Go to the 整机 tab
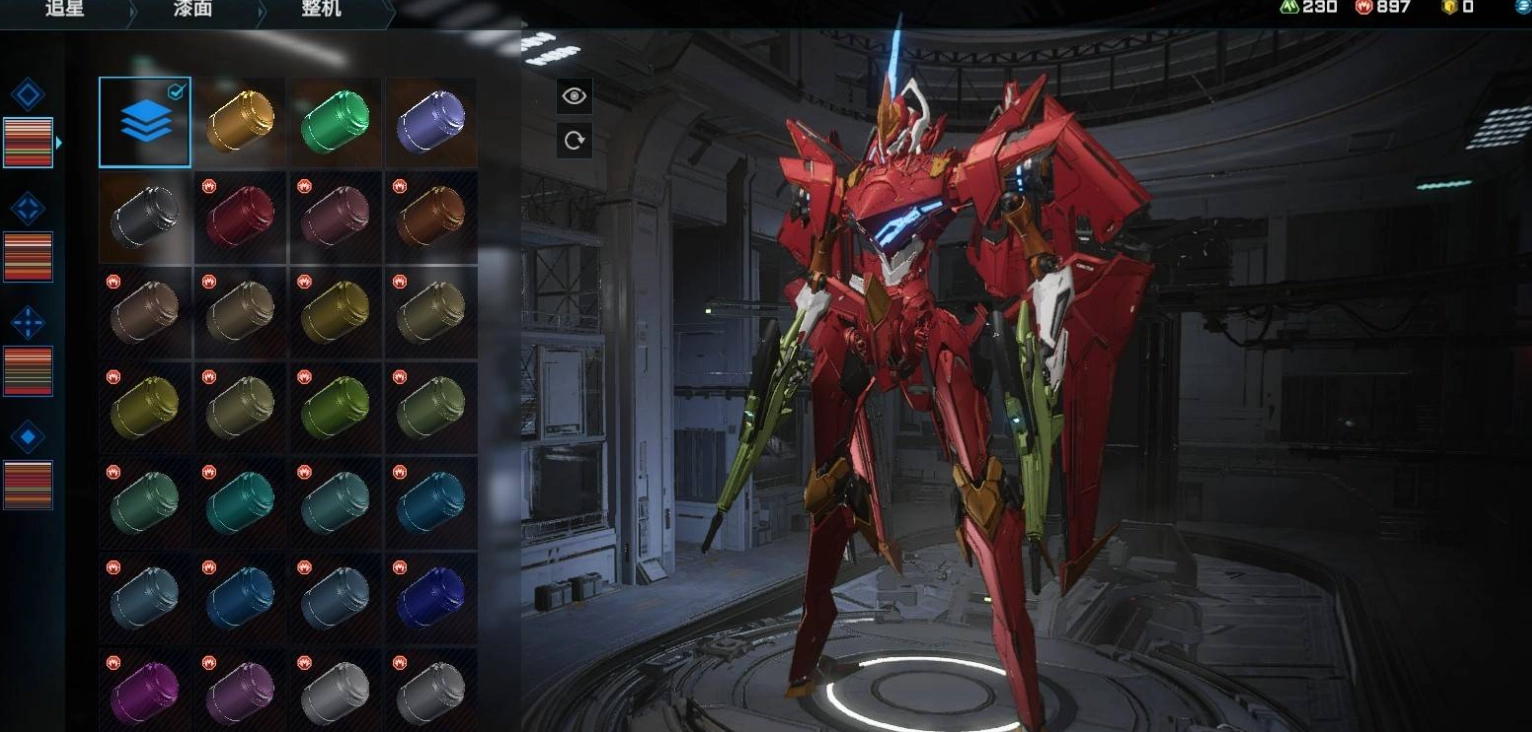 pos(321,9)
